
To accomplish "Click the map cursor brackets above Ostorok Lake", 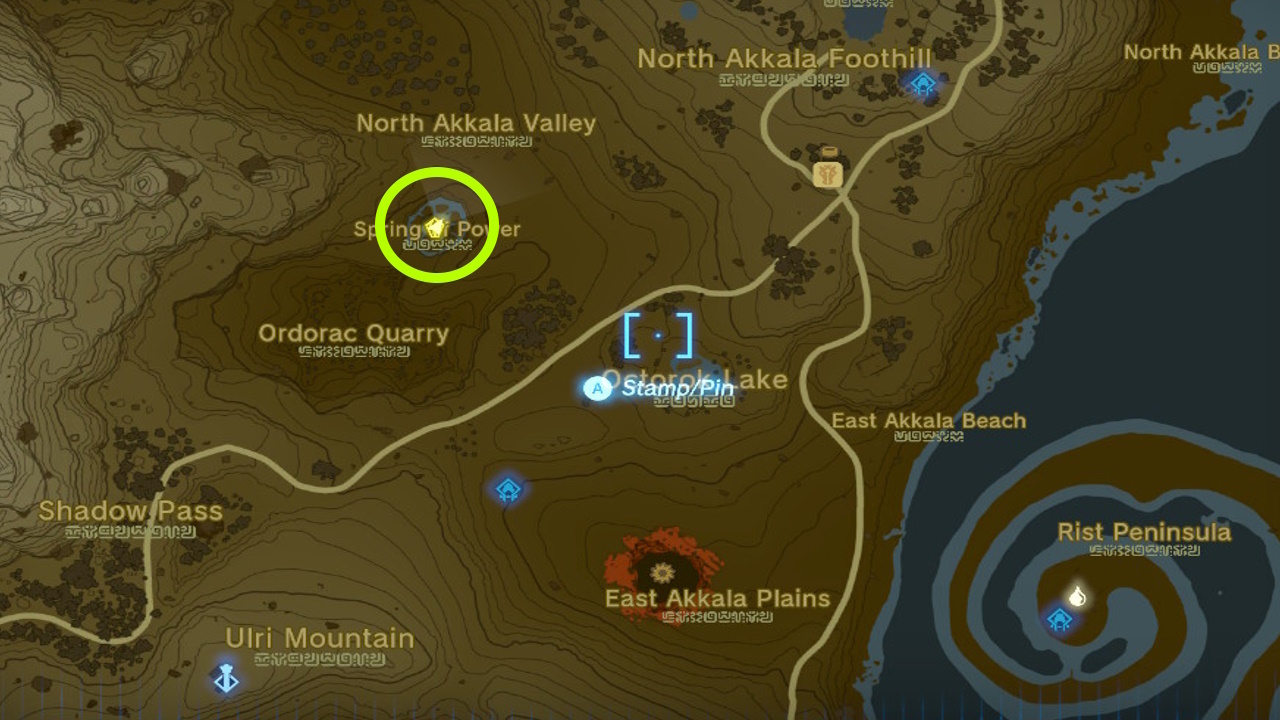I will (x=657, y=336).
